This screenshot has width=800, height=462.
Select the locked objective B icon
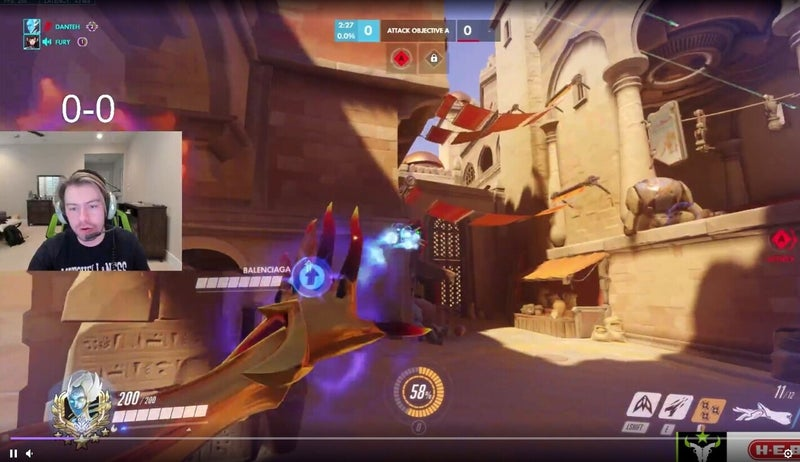(433, 59)
